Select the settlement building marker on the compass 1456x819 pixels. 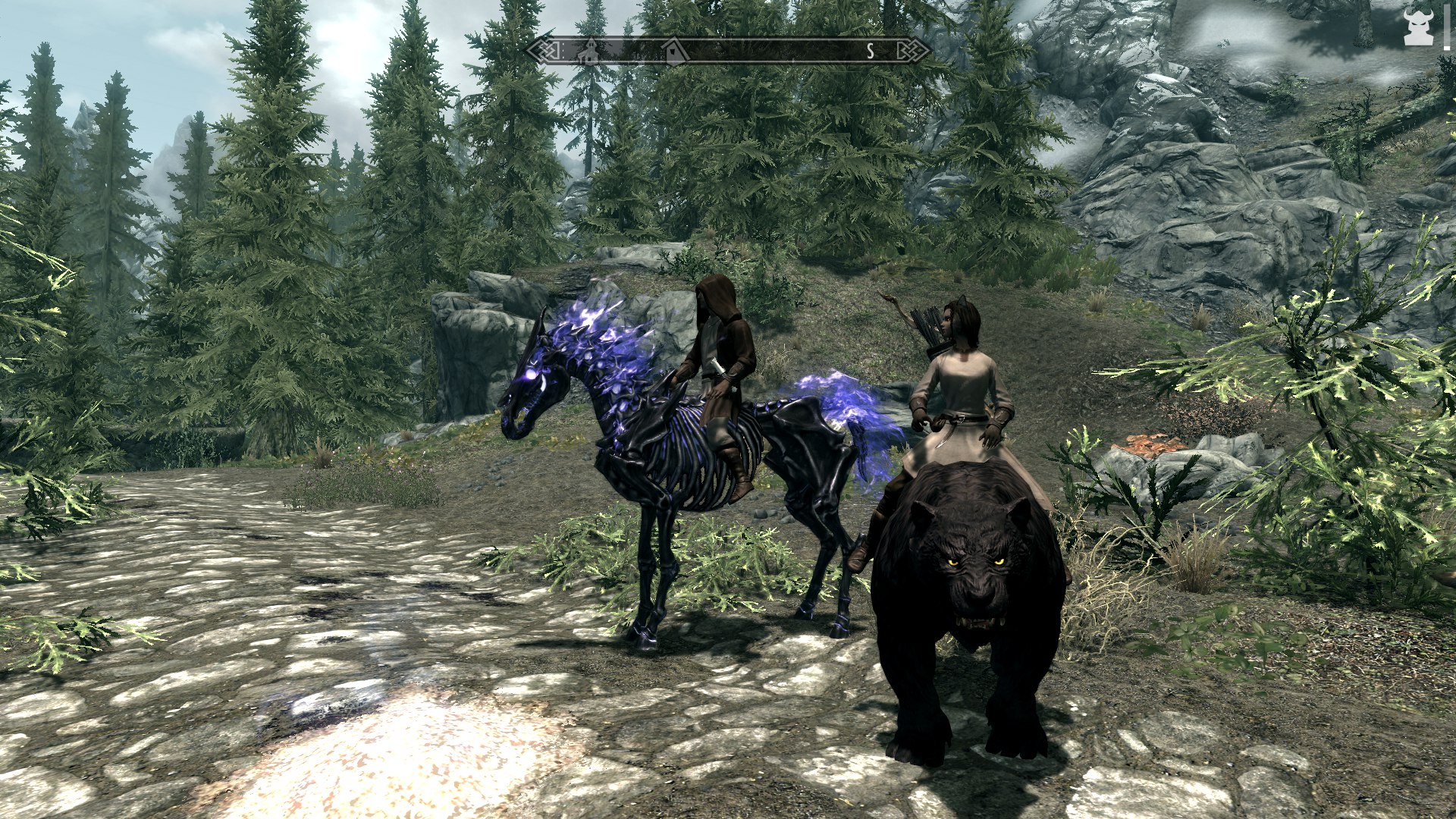point(588,51)
